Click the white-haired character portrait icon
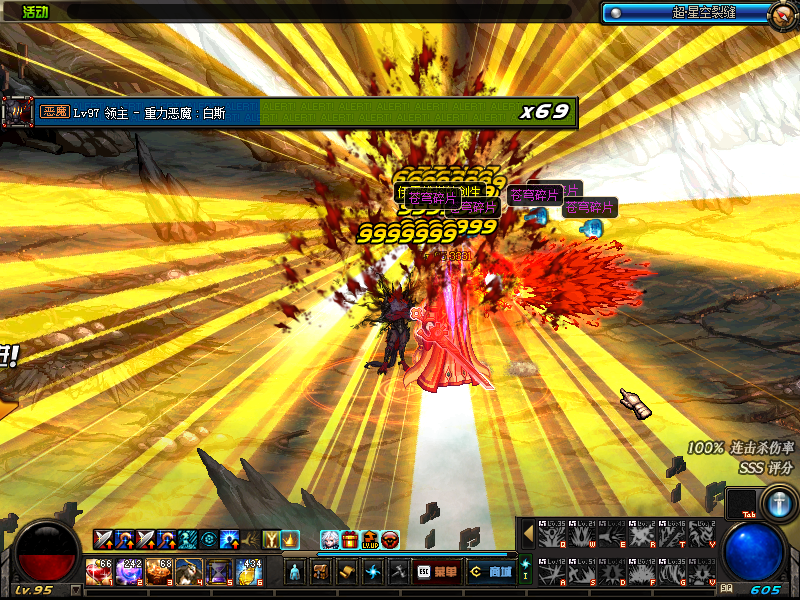 (x=330, y=540)
